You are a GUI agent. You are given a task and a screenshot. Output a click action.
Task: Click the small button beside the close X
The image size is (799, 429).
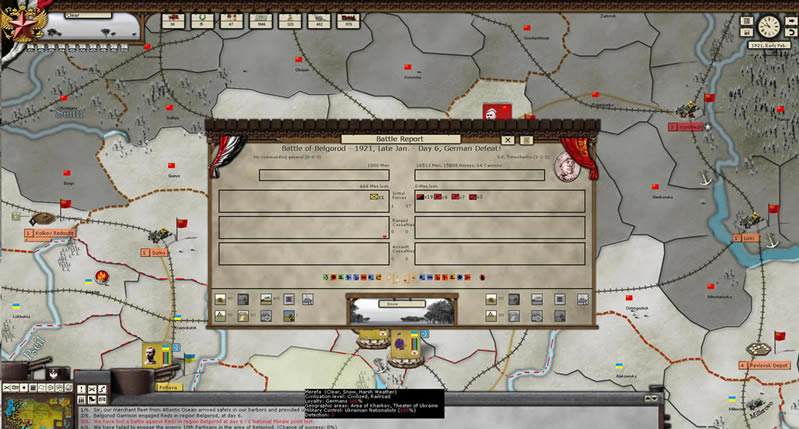[527, 140]
